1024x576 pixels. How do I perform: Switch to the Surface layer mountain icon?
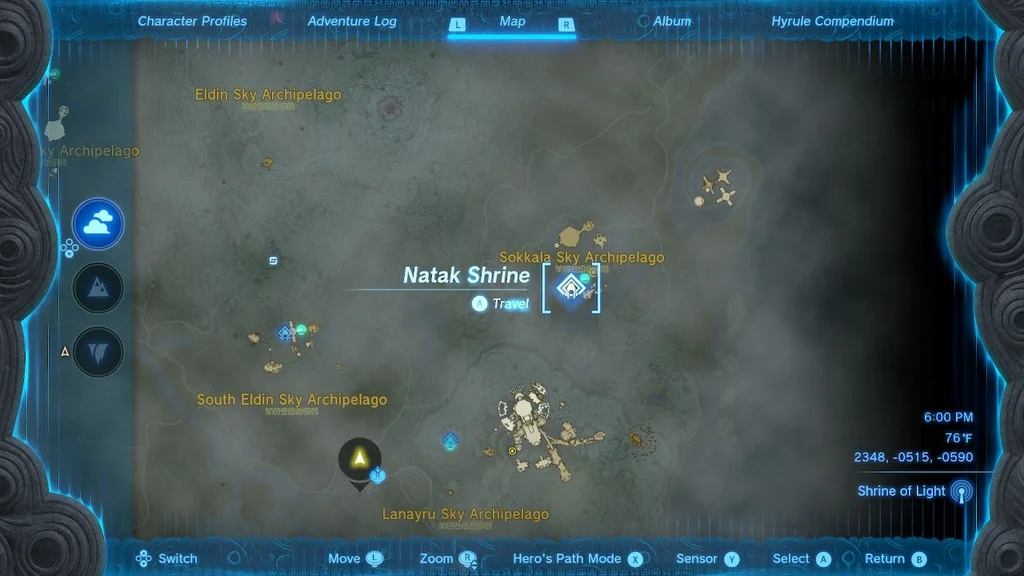pos(98,288)
